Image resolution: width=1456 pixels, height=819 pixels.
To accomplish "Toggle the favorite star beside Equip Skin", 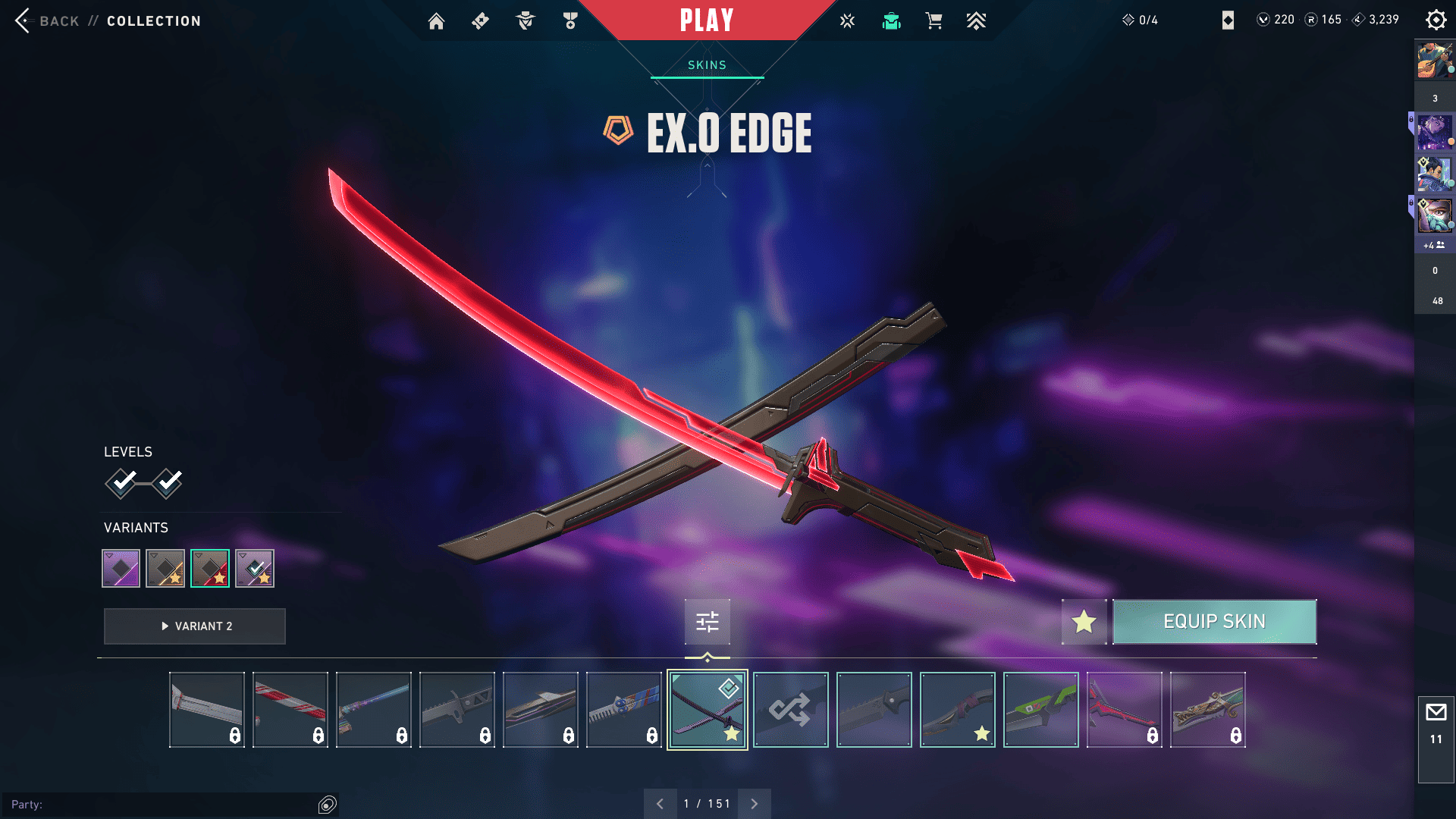I will (1084, 622).
